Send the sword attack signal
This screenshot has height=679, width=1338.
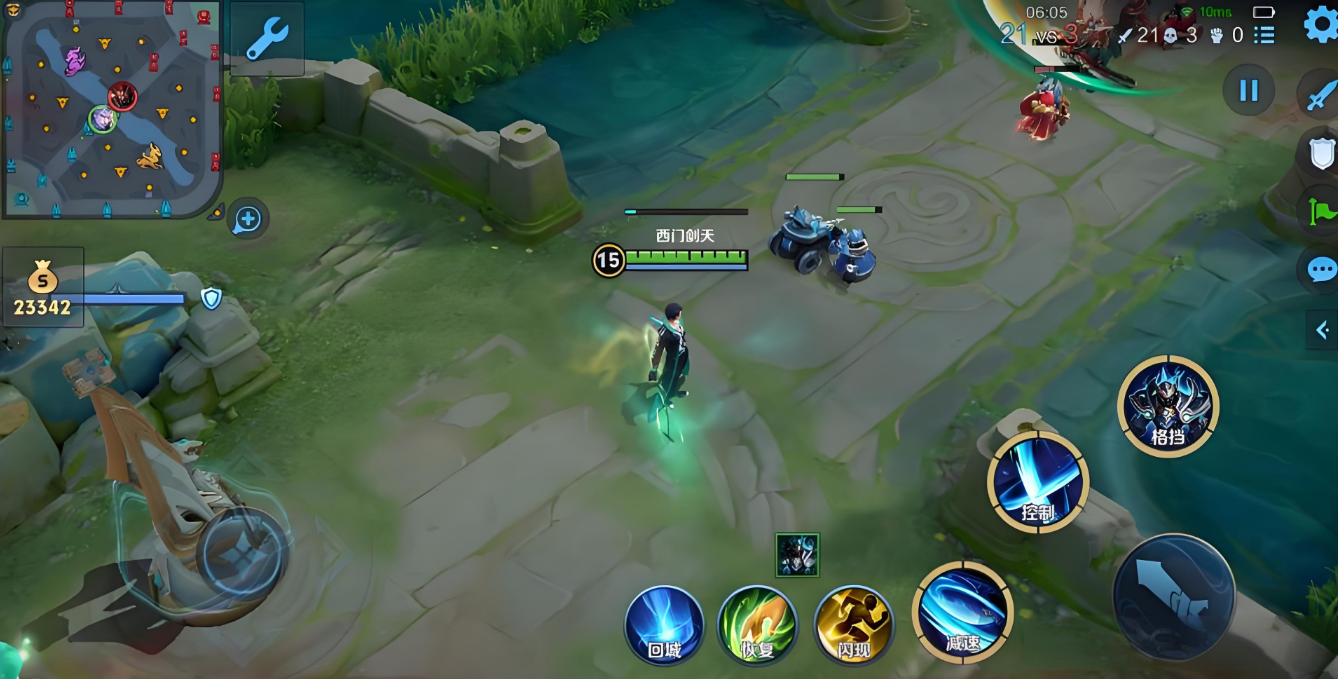[1322, 95]
